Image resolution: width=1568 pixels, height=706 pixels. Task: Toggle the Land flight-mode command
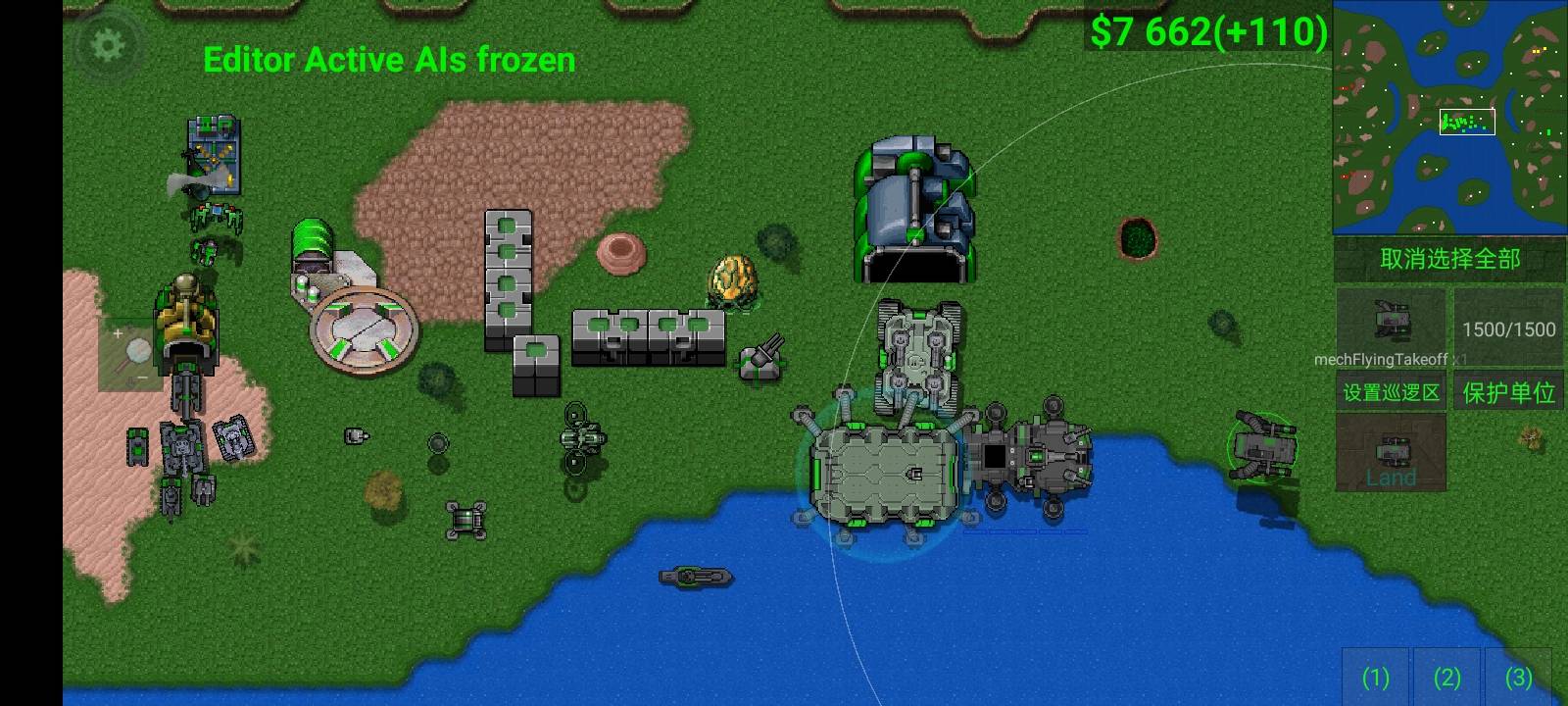click(x=1390, y=478)
